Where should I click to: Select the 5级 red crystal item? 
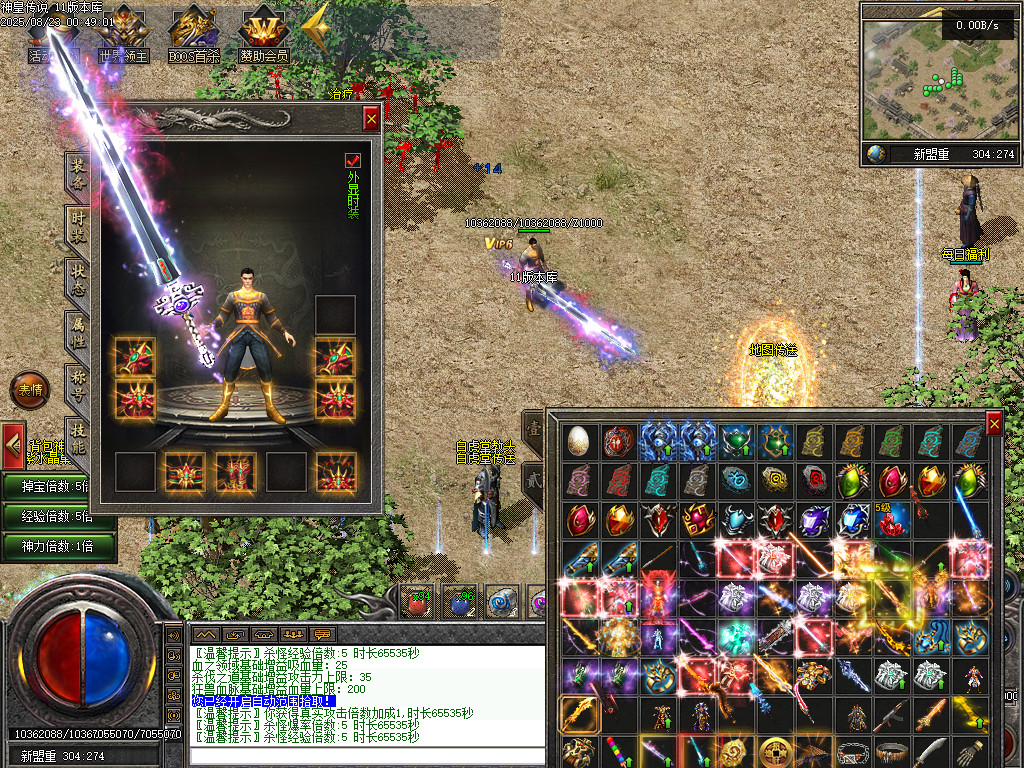point(891,519)
